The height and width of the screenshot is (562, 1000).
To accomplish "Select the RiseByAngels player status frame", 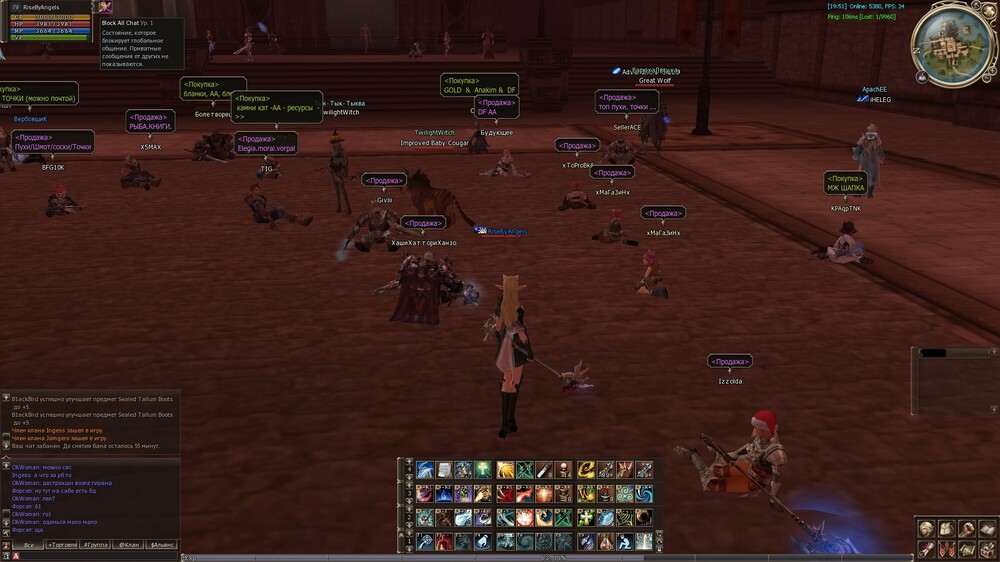I will 48,20.
